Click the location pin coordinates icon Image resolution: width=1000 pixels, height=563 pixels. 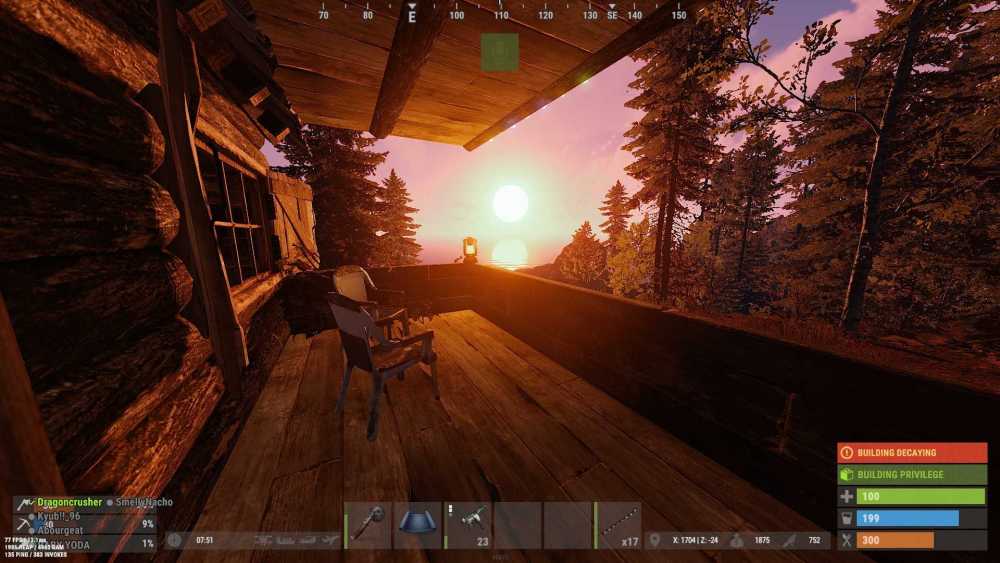pos(656,540)
